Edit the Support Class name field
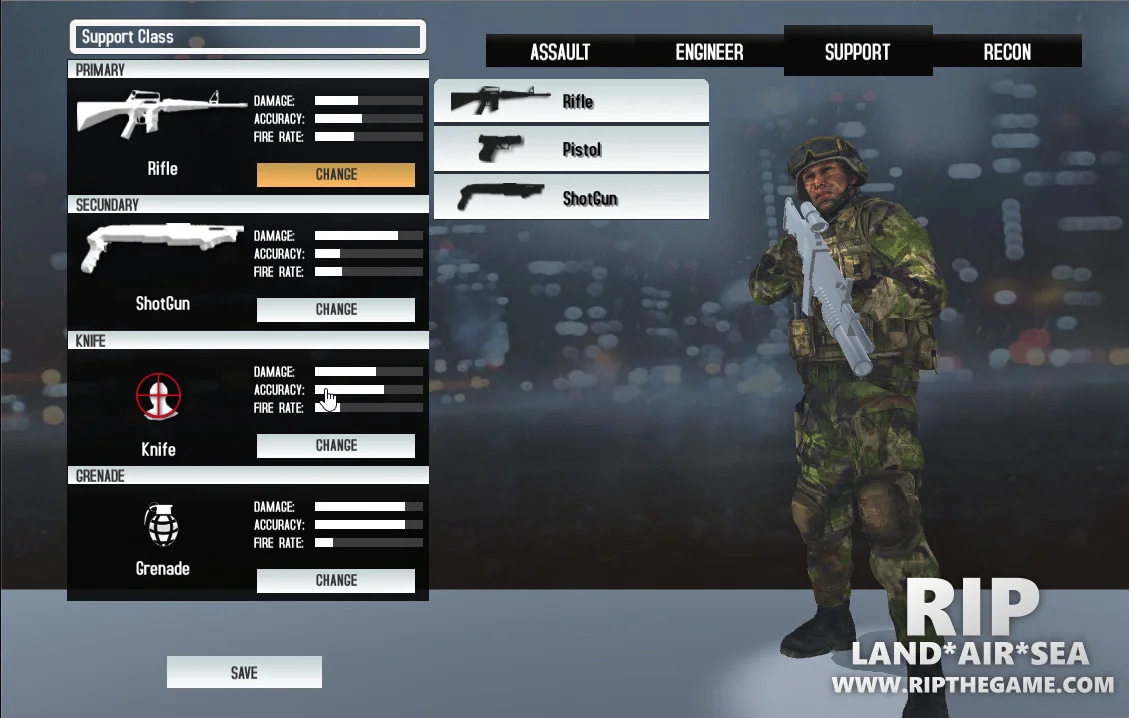Image resolution: width=1129 pixels, height=718 pixels. [x=248, y=37]
